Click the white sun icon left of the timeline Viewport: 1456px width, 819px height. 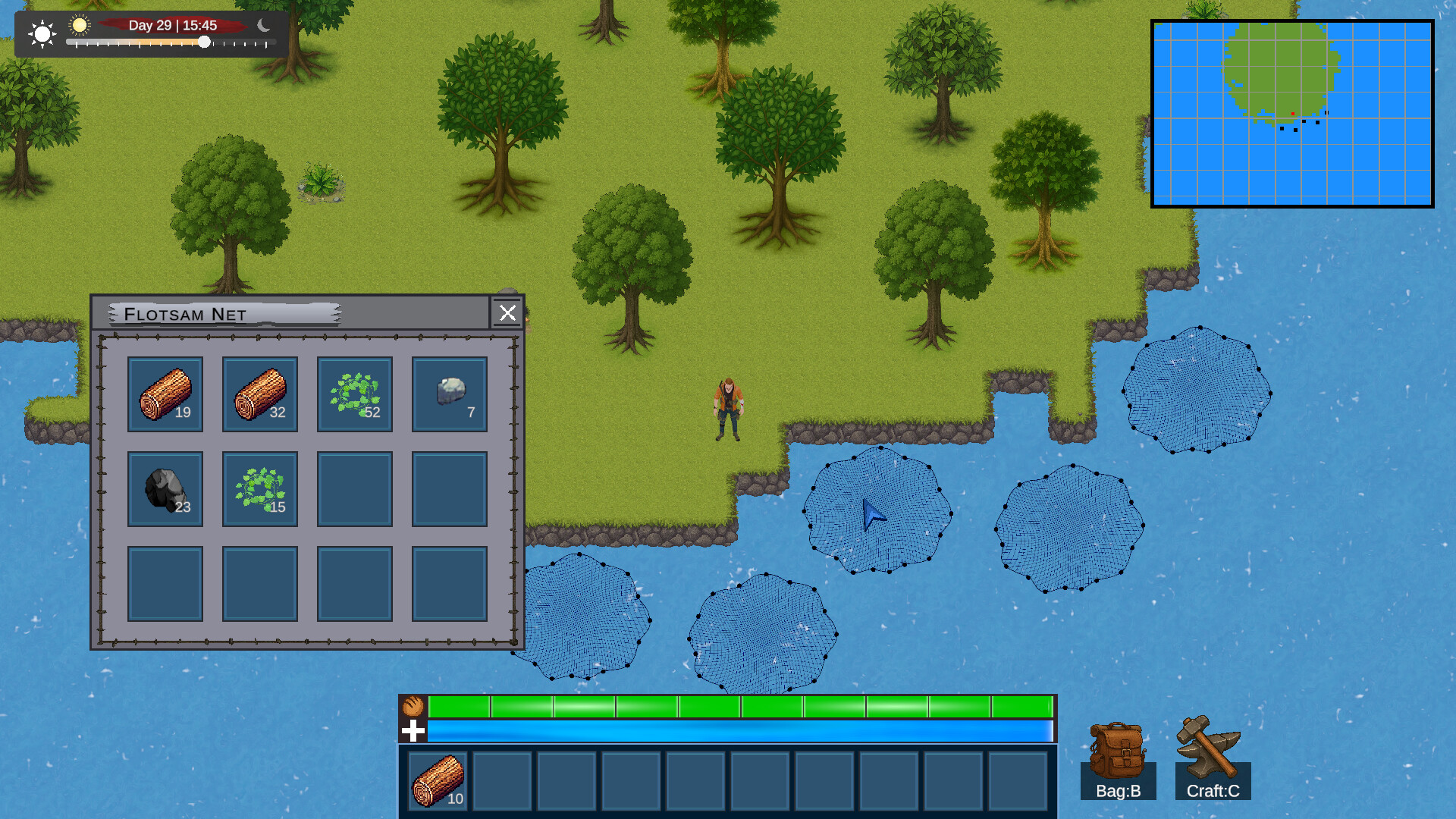pos(42,33)
